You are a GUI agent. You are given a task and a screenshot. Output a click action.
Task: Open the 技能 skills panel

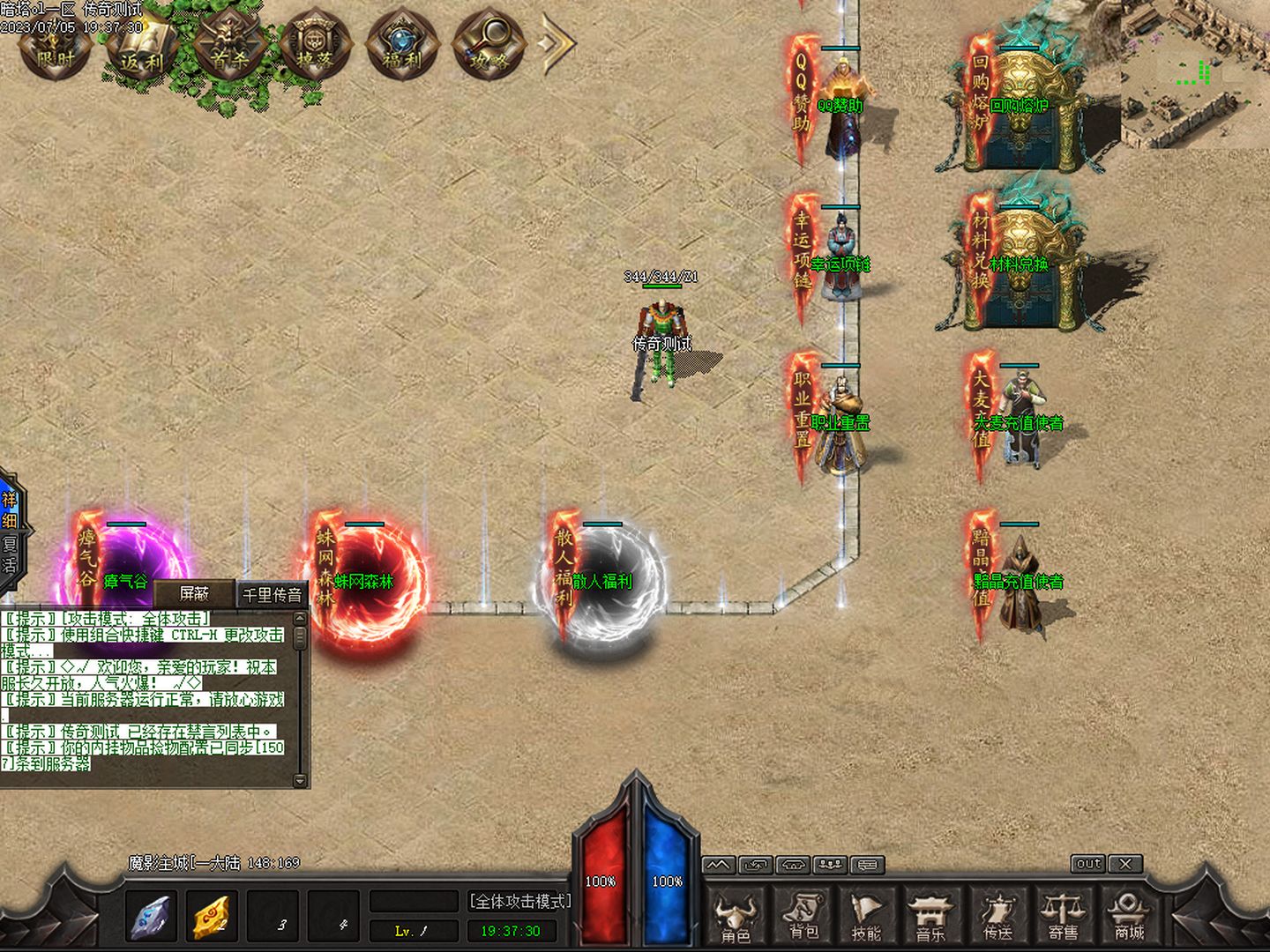(x=866, y=919)
